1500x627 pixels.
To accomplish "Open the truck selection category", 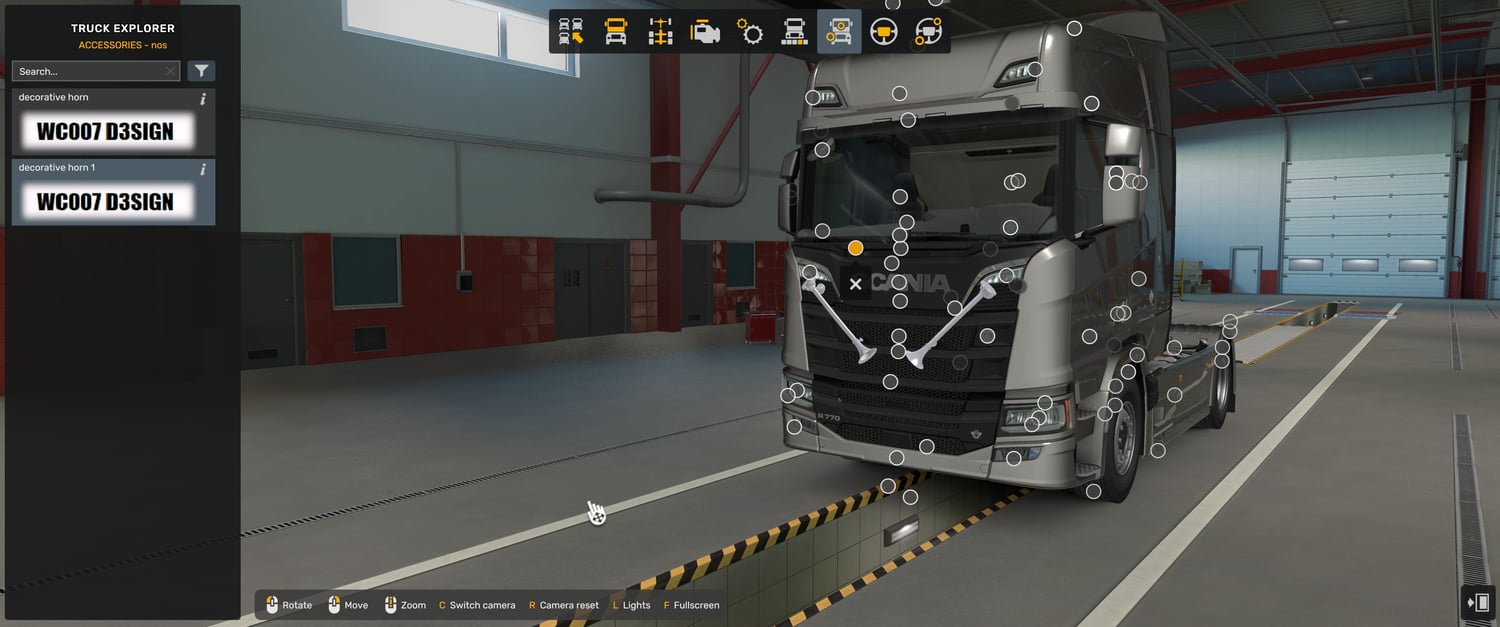I will click(x=571, y=32).
